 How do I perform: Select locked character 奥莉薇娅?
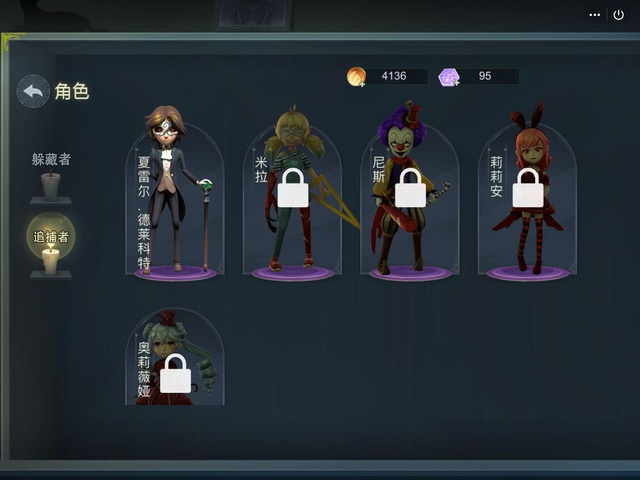175,360
